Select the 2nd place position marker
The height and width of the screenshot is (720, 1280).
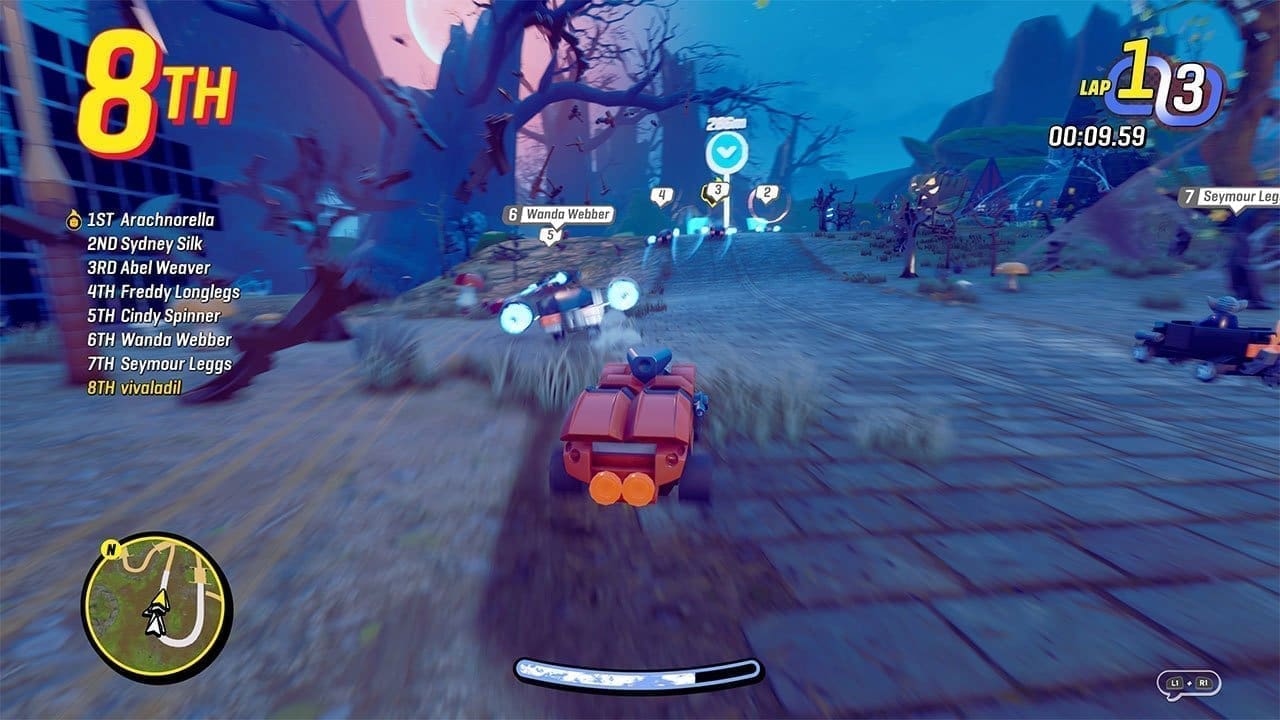(766, 193)
